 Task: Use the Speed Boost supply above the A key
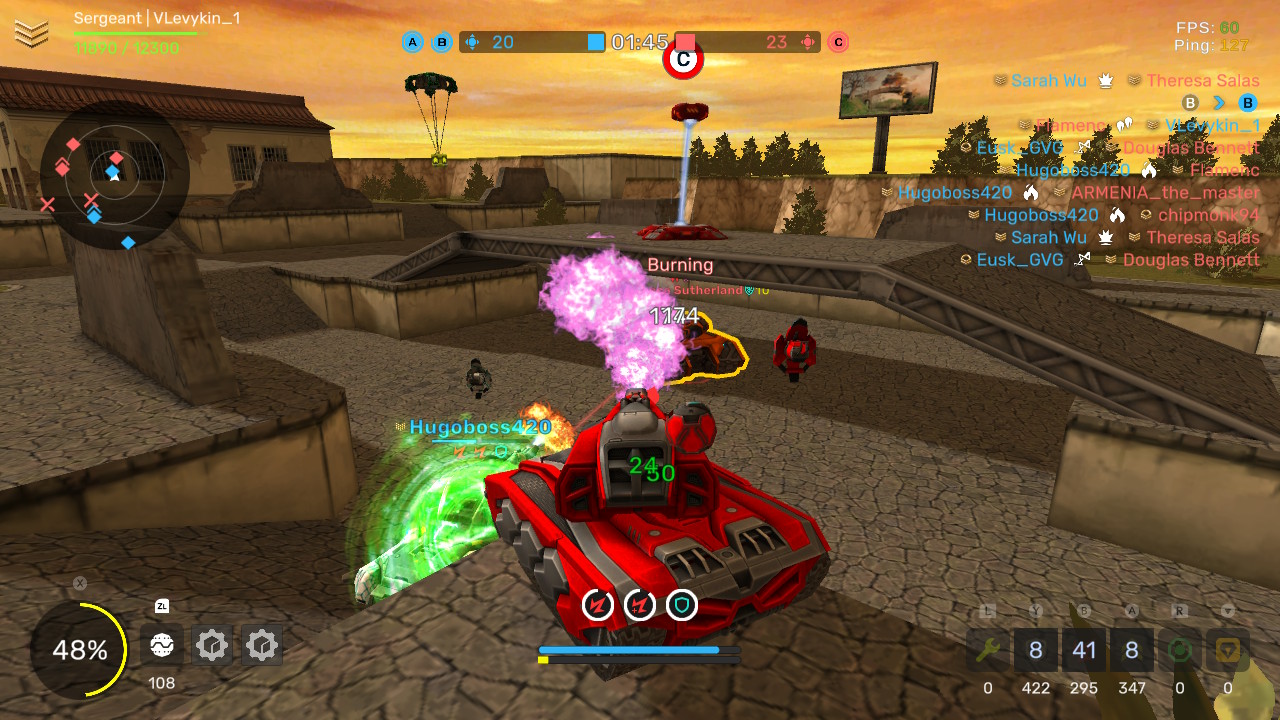point(1132,650)
